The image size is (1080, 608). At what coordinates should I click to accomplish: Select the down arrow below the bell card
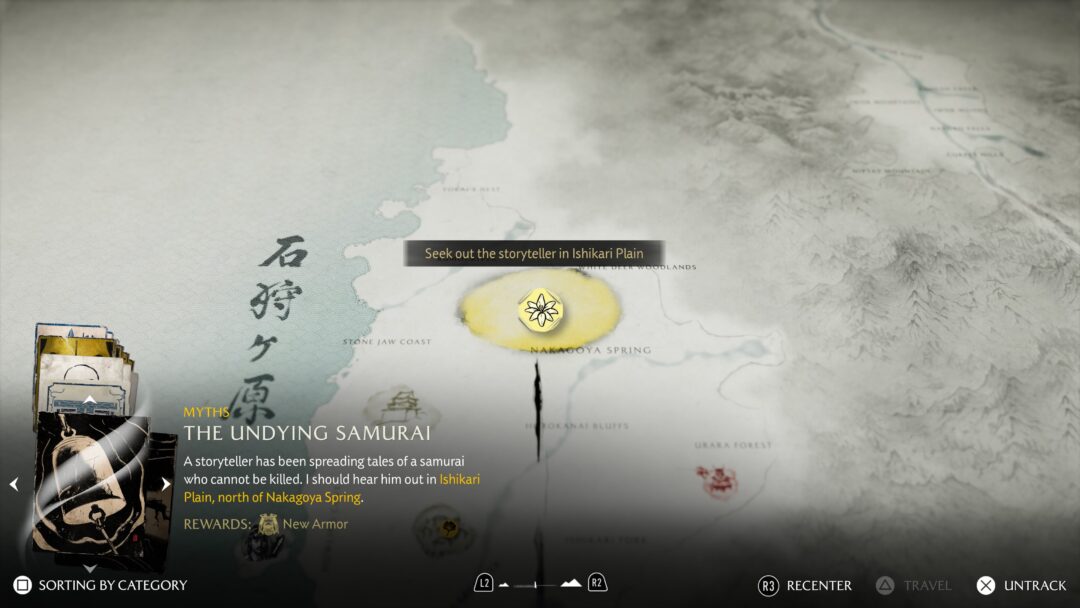(x=89, y=566)
